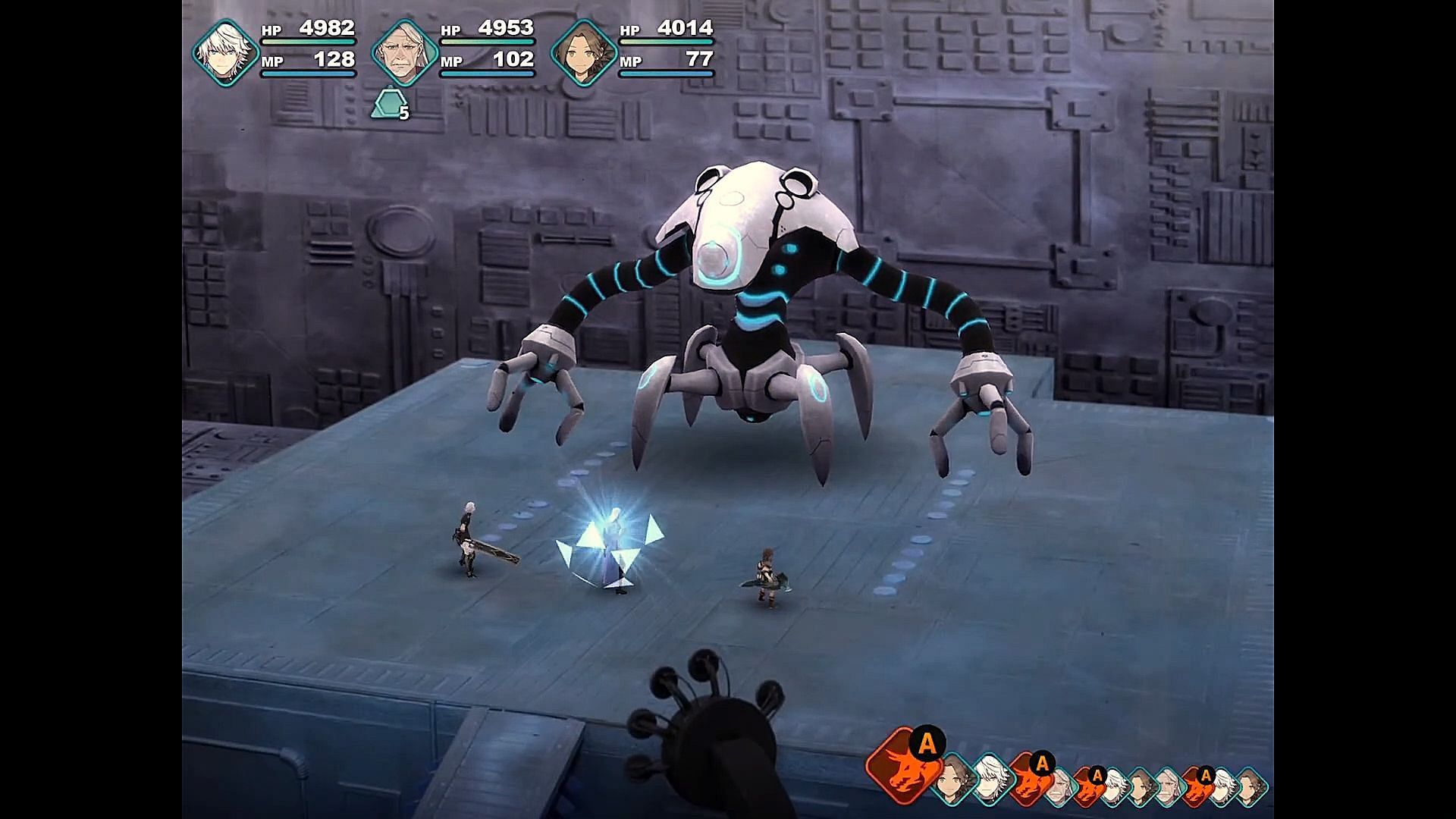Select the brown-haired girl's party portrait
The height and width of the screenshot is (819, 1456).
click(x=583, y=52)
